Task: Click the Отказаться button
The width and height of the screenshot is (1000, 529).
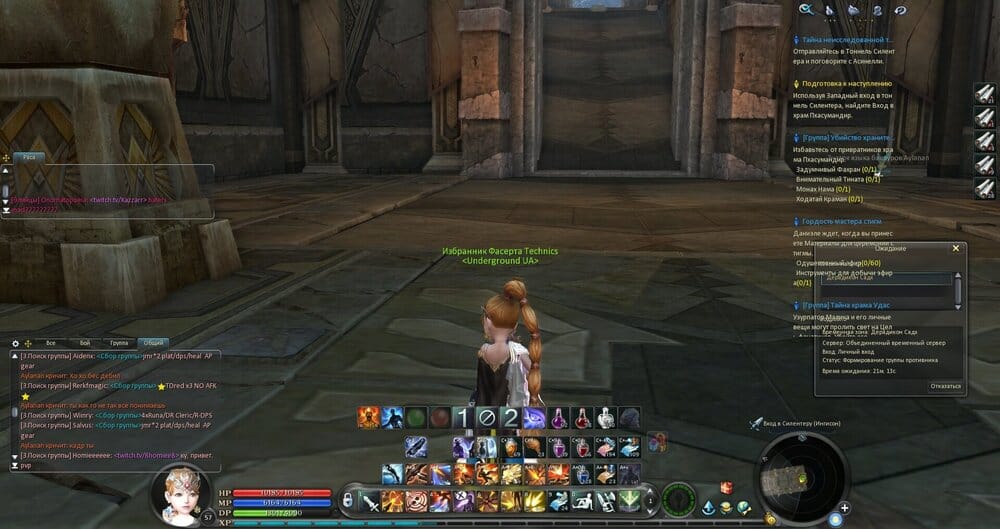Action: [x=945, y=386]
